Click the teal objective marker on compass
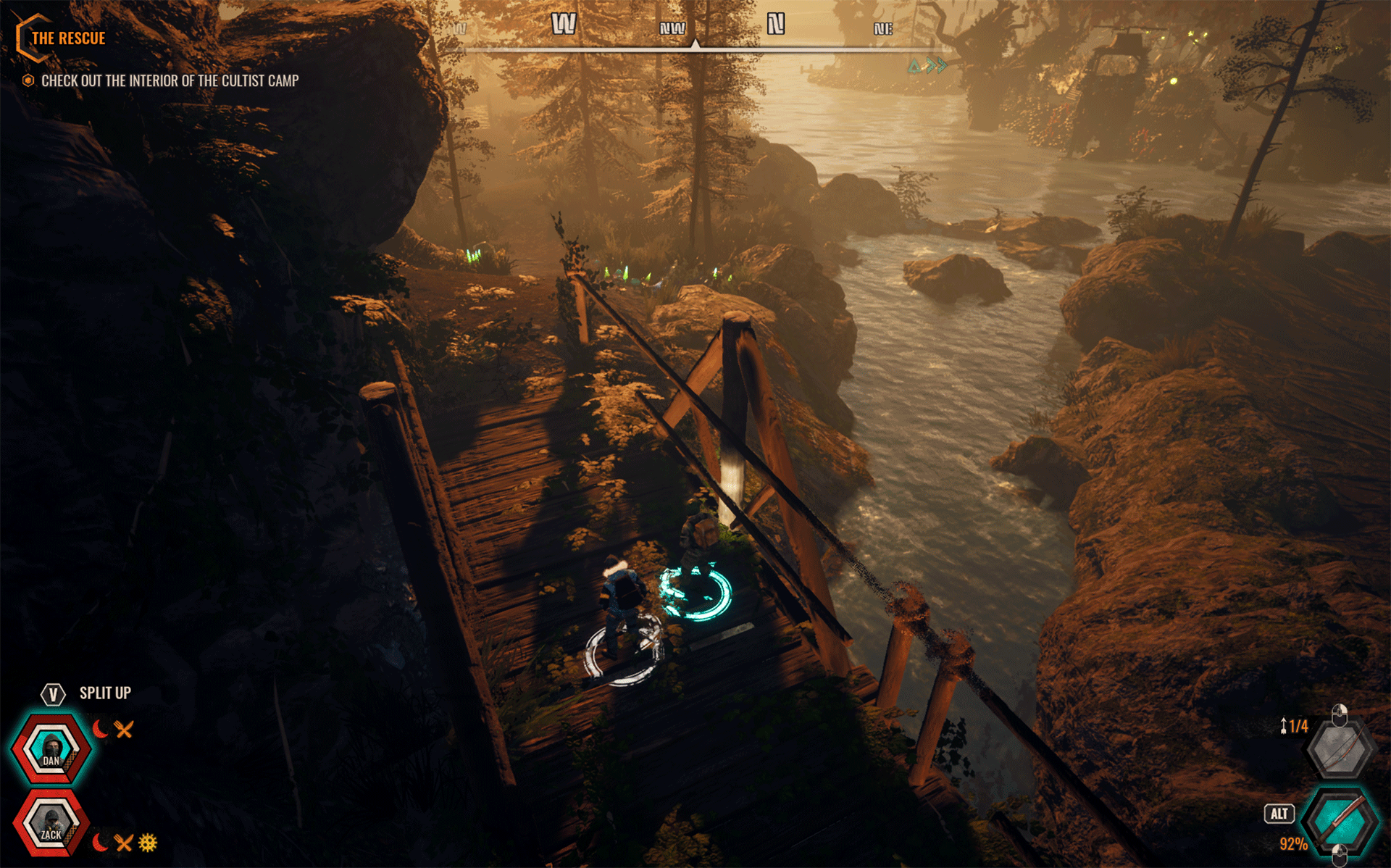Viewport: 1391px width, 868px height. (927, 67)
